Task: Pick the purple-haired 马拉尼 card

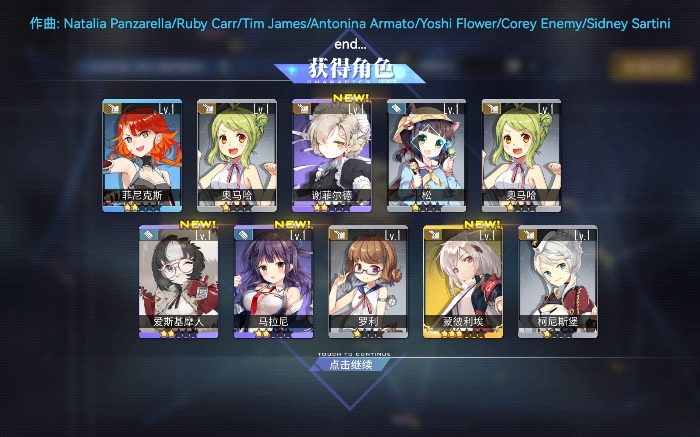Action: point(273,282)
